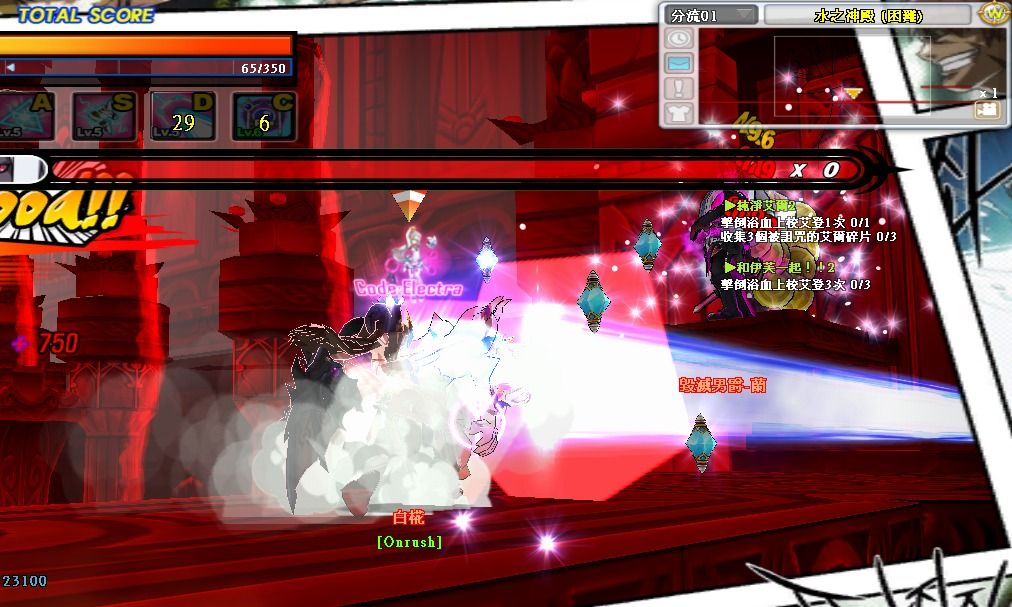This screenshot has width=1012, height=607.
Task: Use the slot D skill on cooldown 29
Action: click(183, 117)
